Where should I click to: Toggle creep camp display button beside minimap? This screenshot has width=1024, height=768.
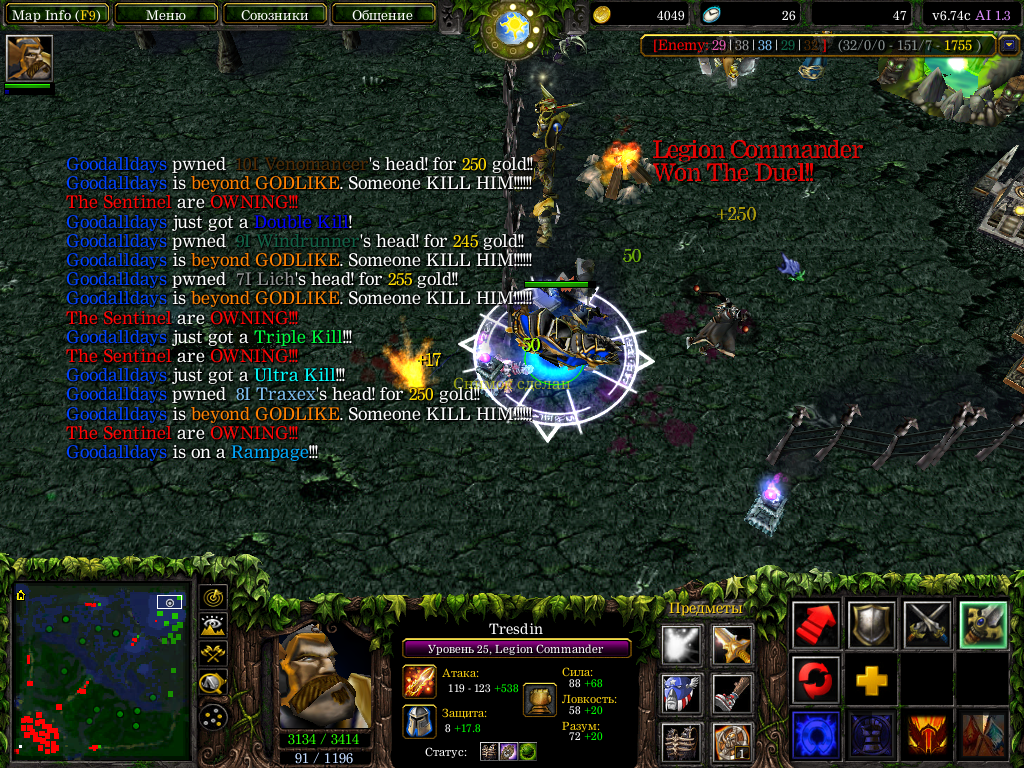[x=213, y=684]
